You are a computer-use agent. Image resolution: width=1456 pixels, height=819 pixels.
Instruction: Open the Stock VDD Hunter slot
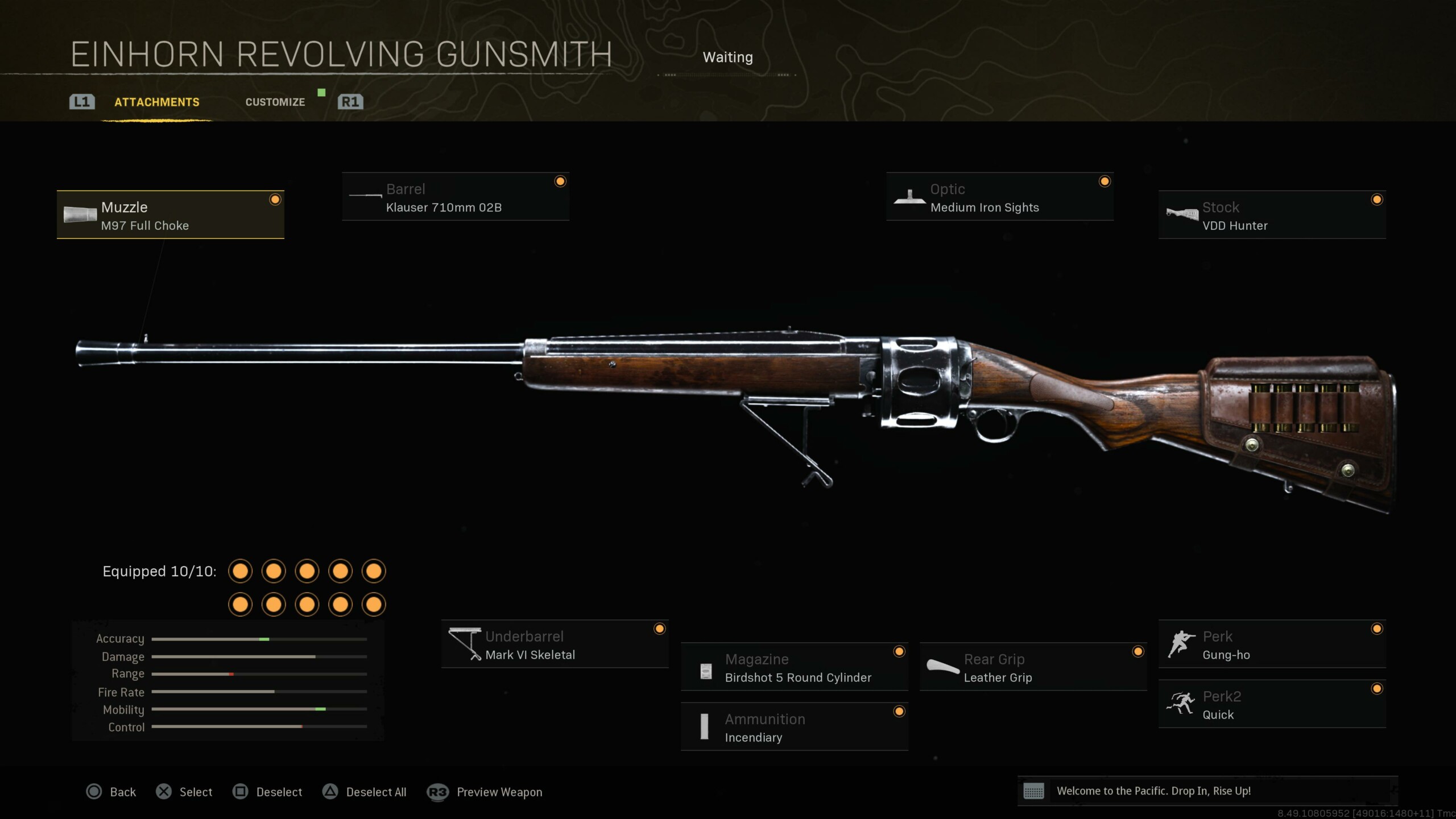coord(1272,215)
